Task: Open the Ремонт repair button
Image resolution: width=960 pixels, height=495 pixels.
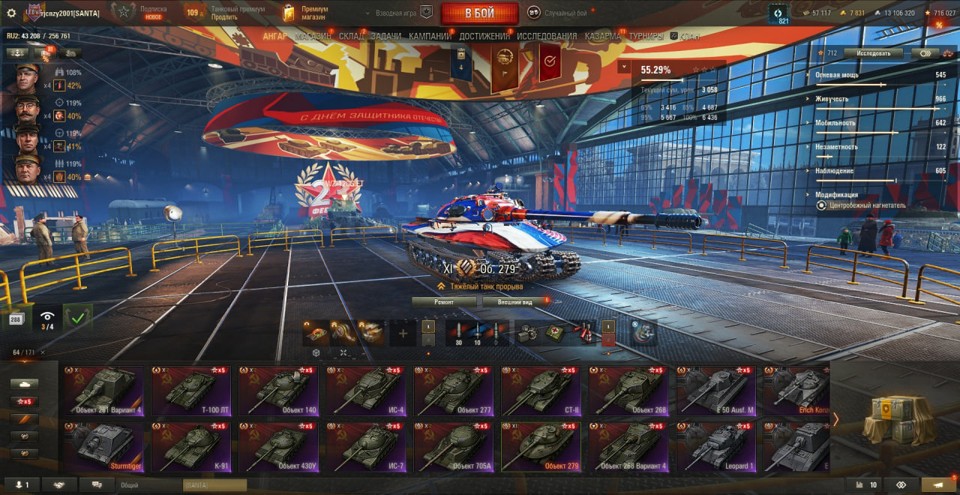Action: [x=445, y=300]
